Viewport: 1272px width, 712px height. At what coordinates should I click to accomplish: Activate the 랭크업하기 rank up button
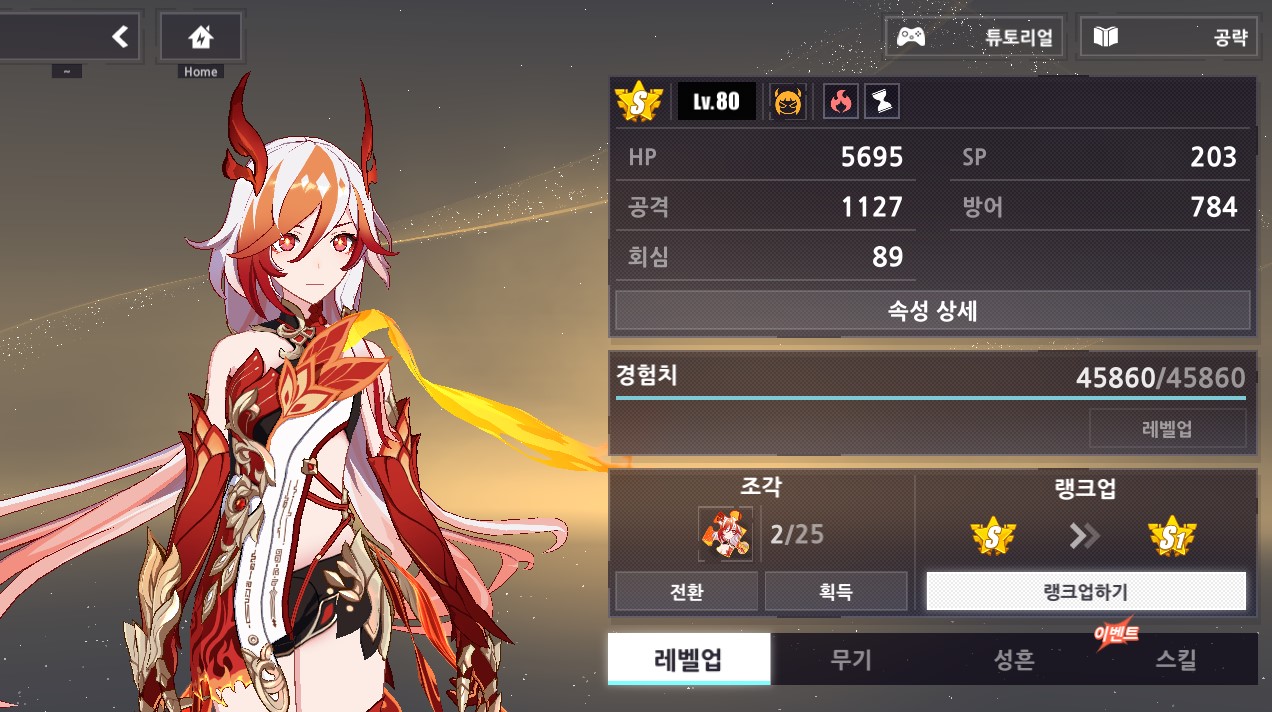1086,591
